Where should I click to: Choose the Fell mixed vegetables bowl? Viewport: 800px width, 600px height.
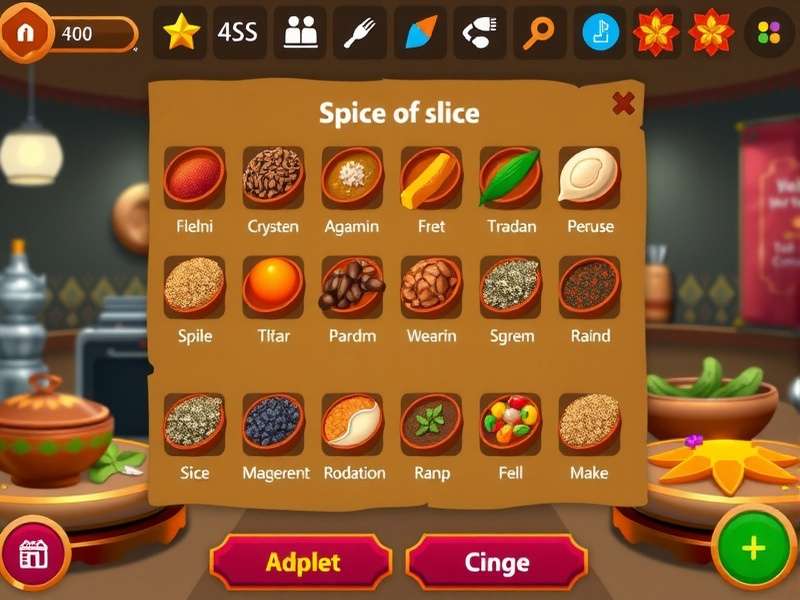(510, 421)
